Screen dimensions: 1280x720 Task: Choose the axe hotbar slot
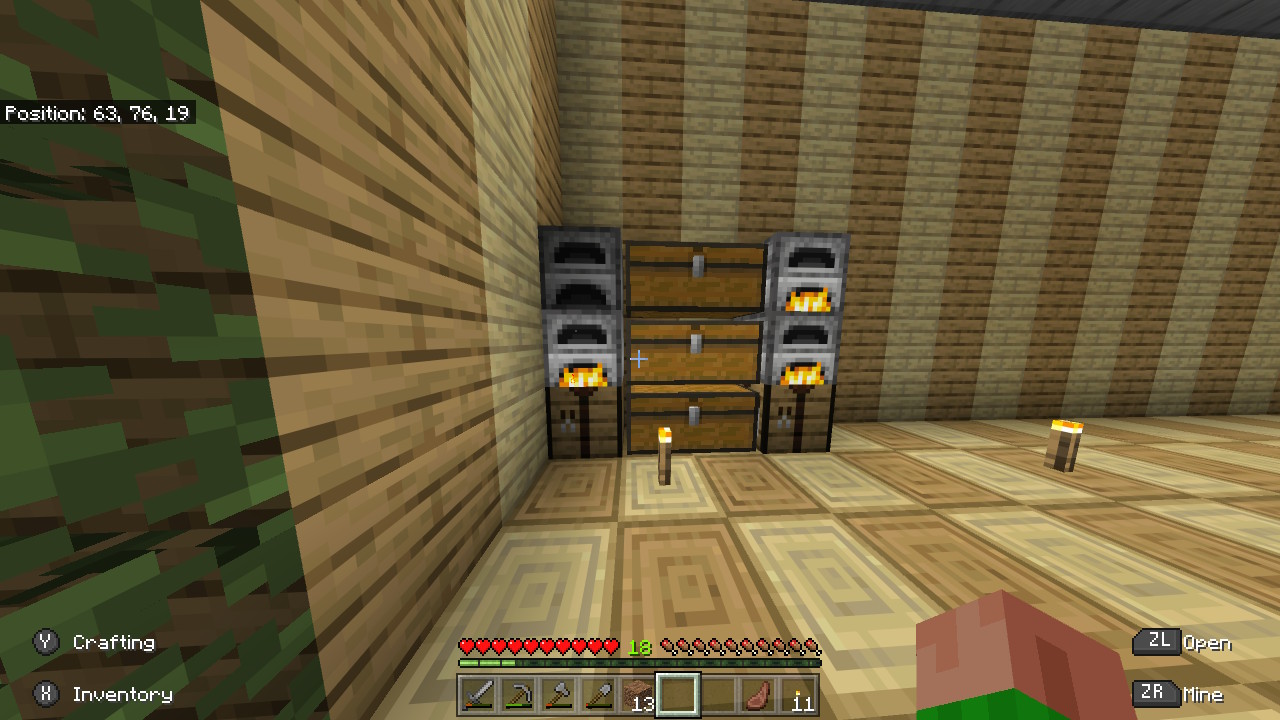(x=558, y=695)
